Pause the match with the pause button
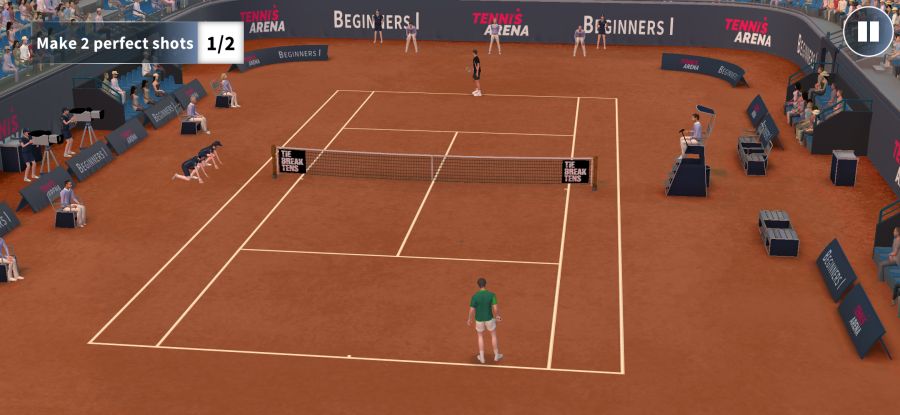900x415 pixels. coord(867,32)
